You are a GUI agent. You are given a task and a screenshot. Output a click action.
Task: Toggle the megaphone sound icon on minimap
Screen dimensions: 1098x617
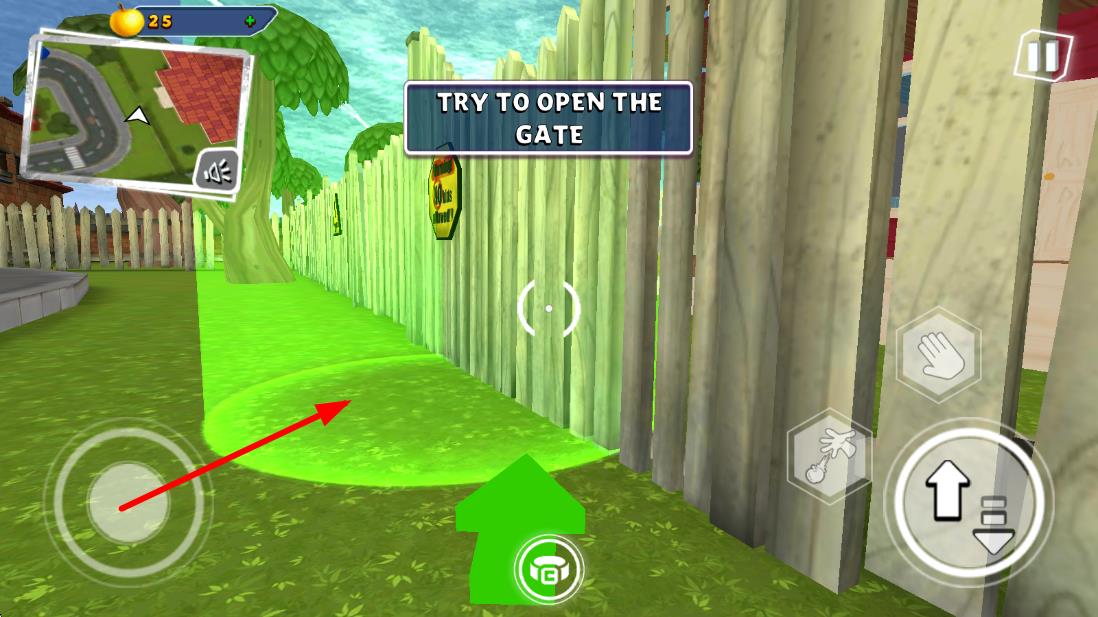tap(218, 172)
